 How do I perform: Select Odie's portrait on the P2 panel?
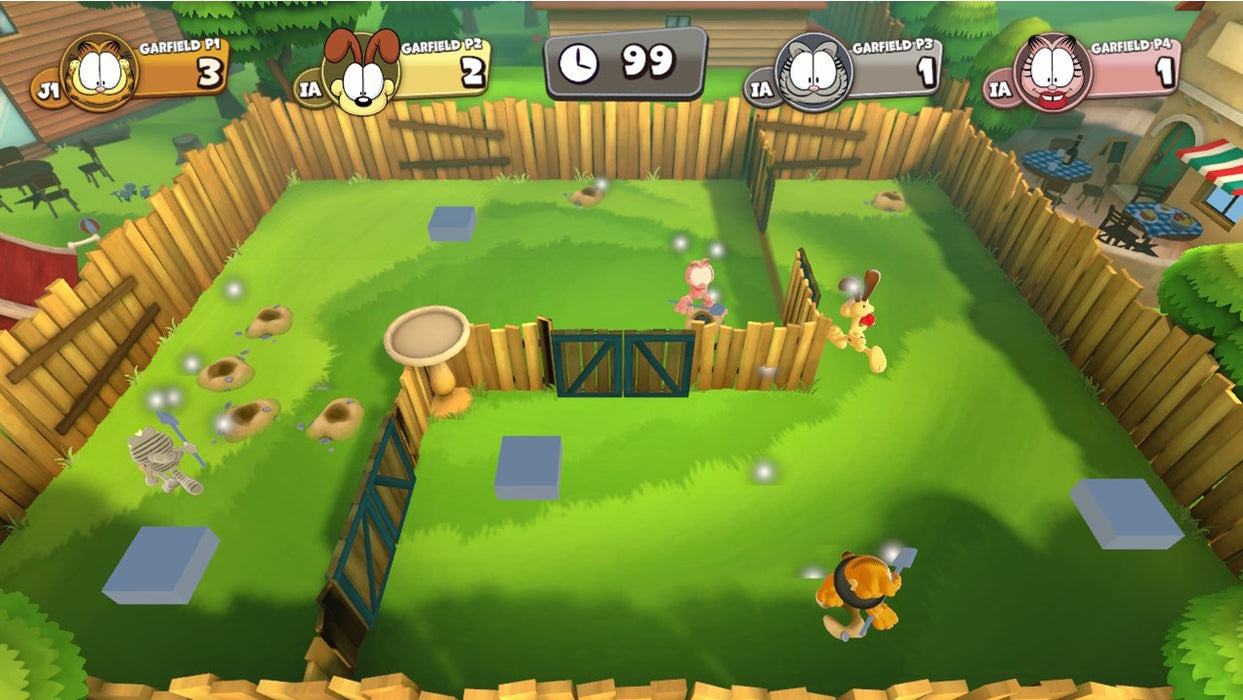359,72
